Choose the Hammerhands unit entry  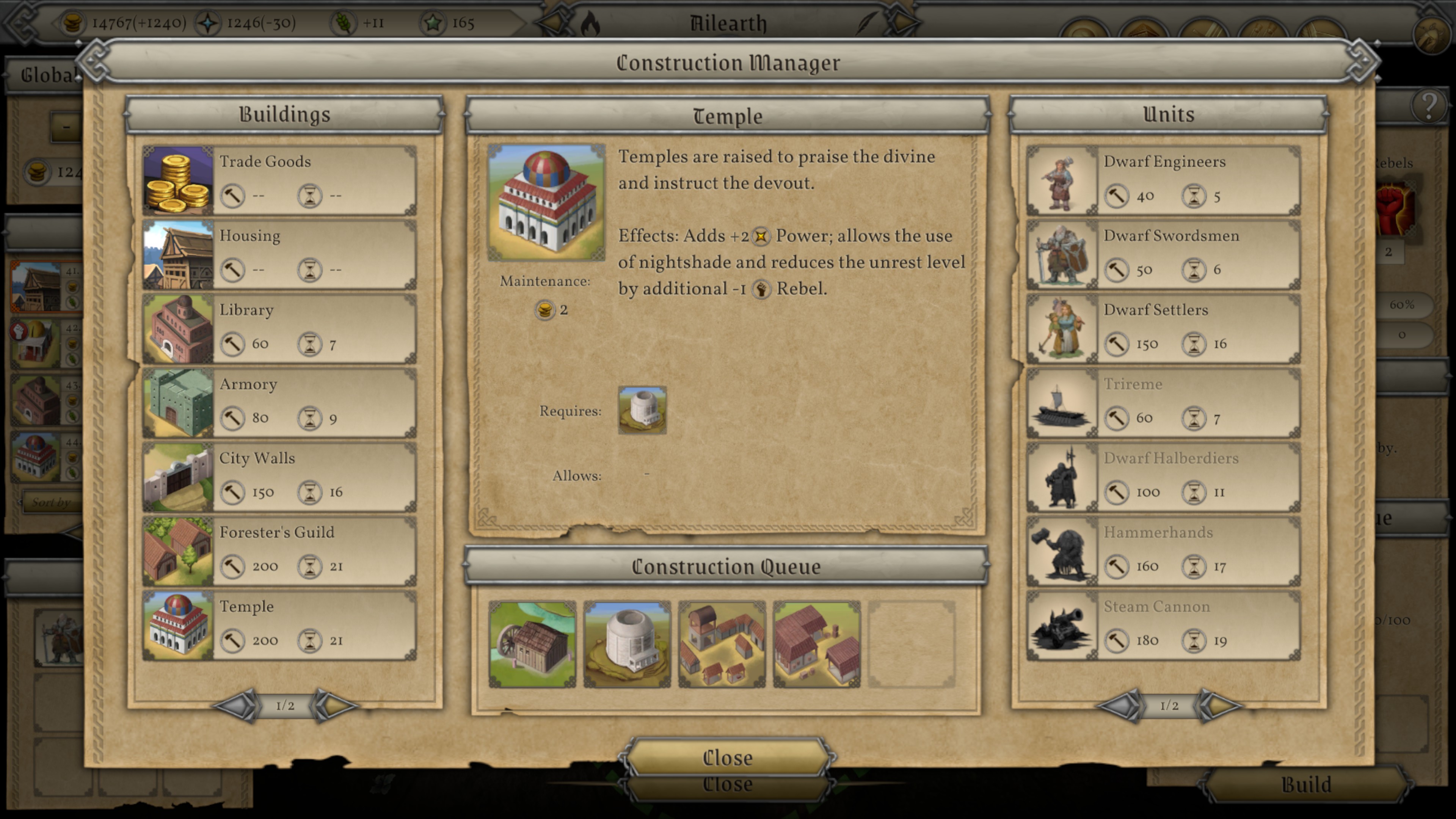click(1163, 550)
